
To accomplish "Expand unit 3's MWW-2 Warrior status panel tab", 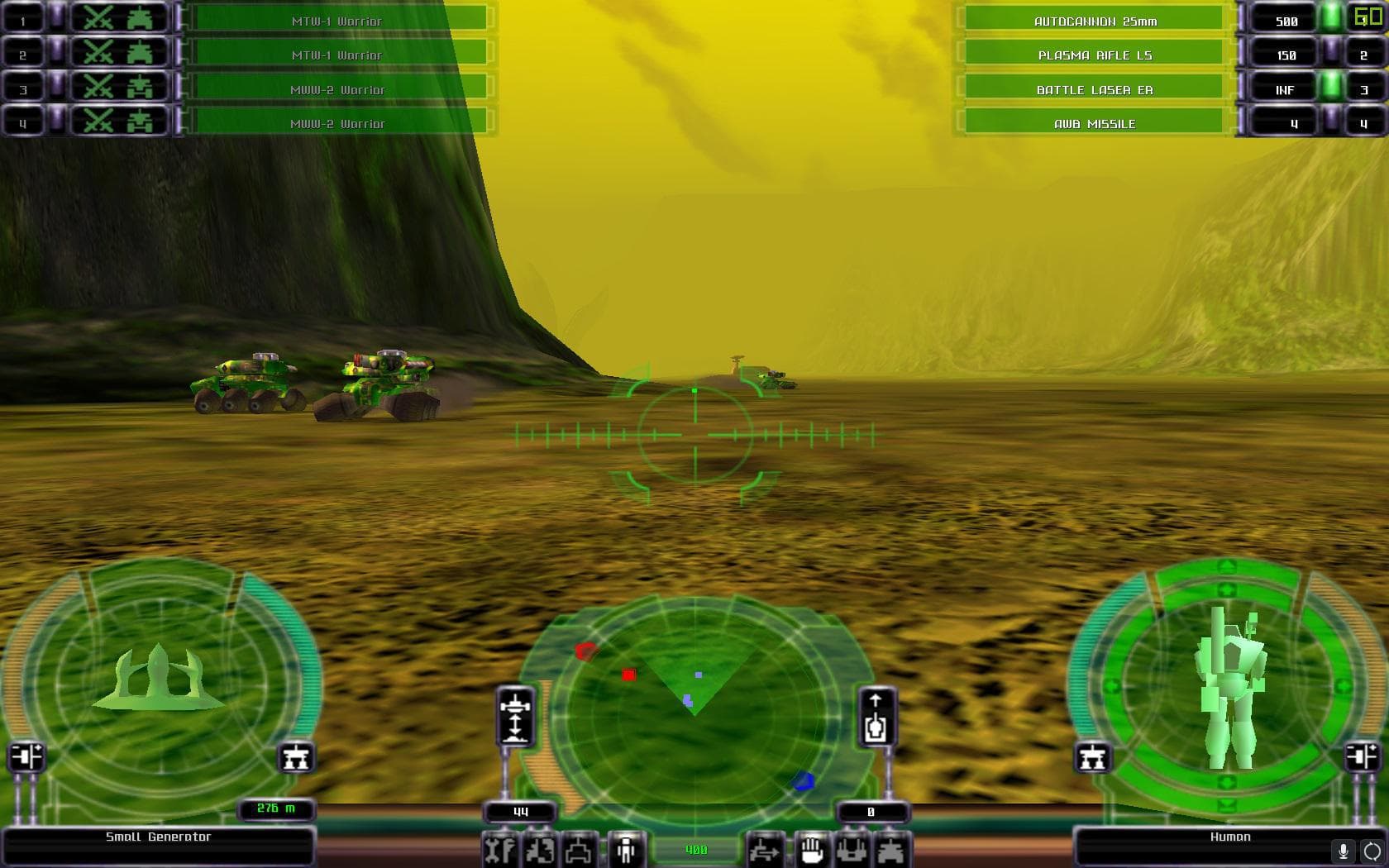I will 180,88.
